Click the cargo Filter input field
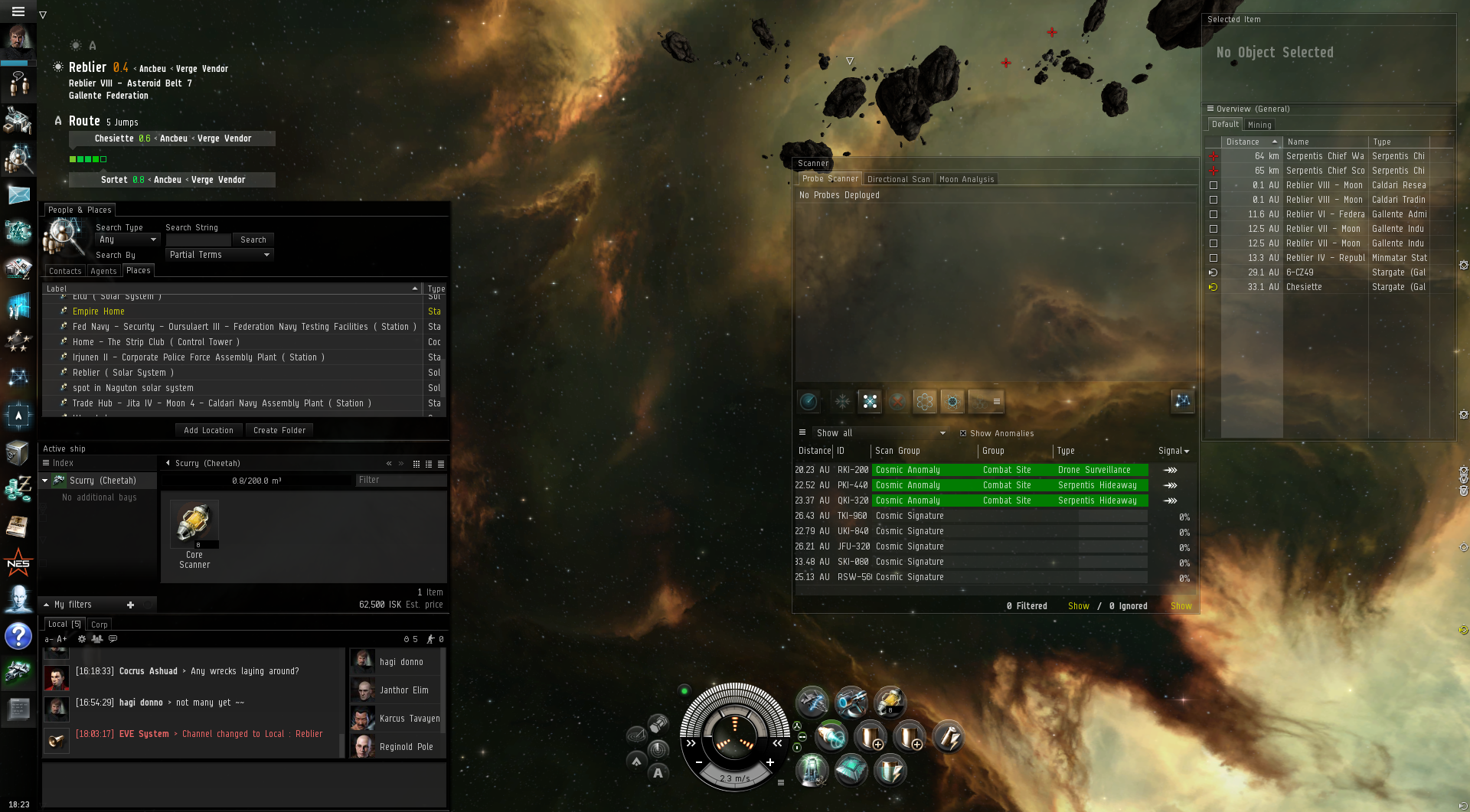The image size is (1470, 812). tap(400, 480)
